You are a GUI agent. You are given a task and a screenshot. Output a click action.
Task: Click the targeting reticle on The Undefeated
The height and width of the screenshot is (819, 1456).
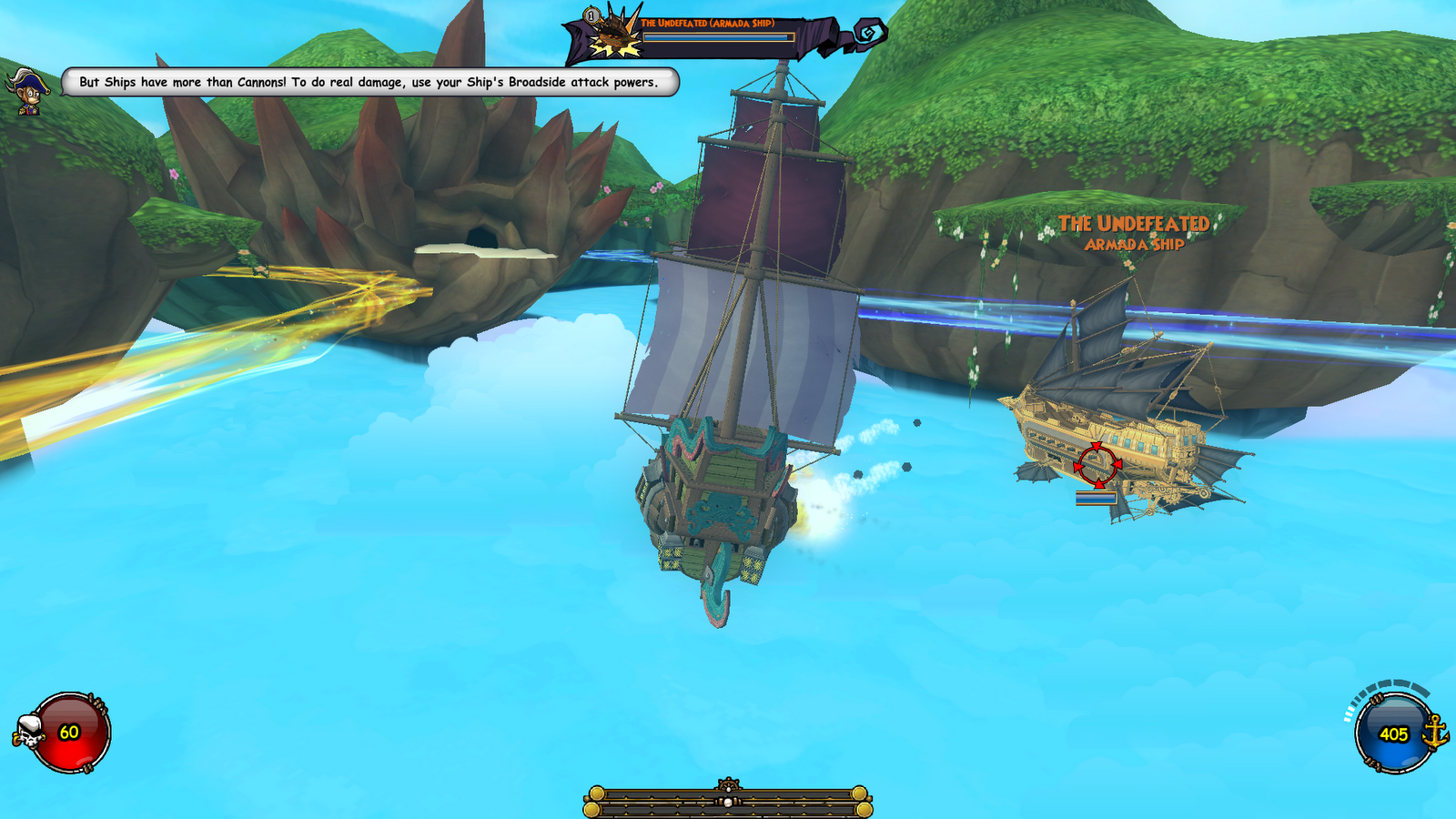[1097, 464]
